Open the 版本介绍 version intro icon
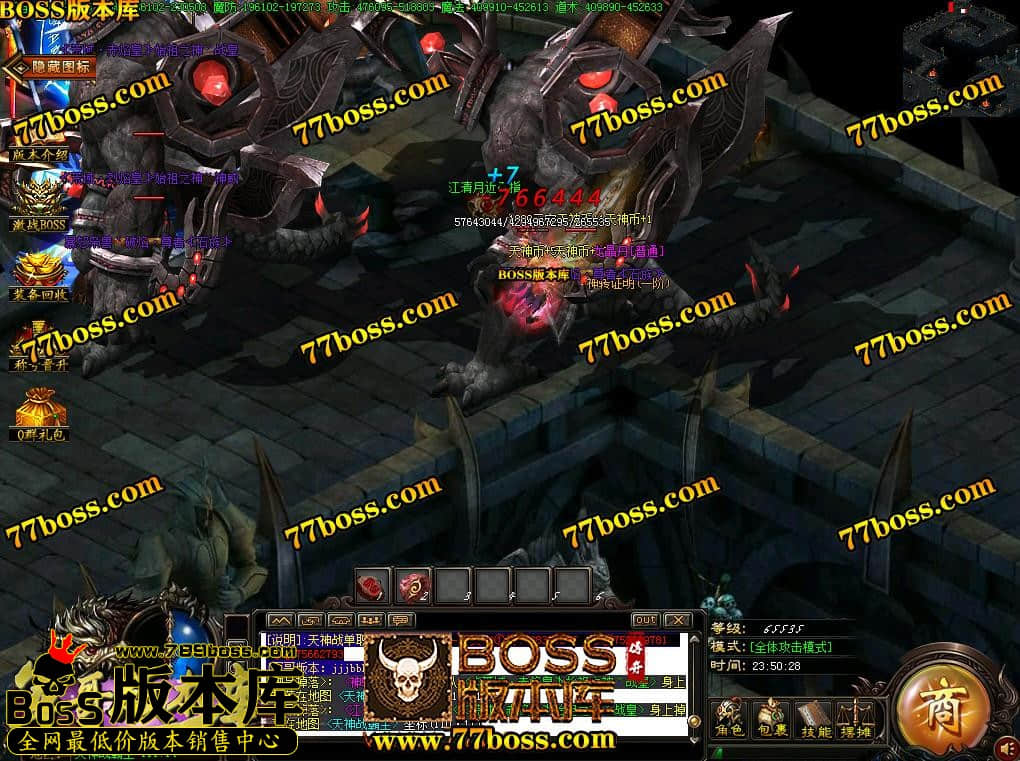1020x761 pixels. pos(40,134)
